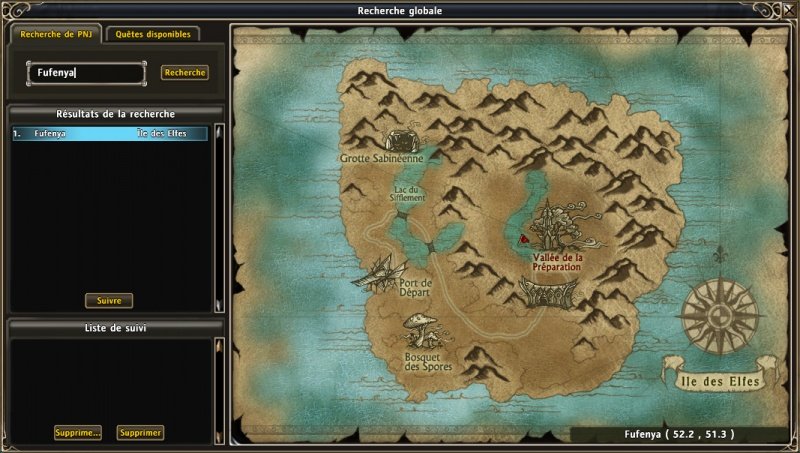800x453 pixels.
Task: Follow the NPC with the Suivre button
Action: coord(109,300)
